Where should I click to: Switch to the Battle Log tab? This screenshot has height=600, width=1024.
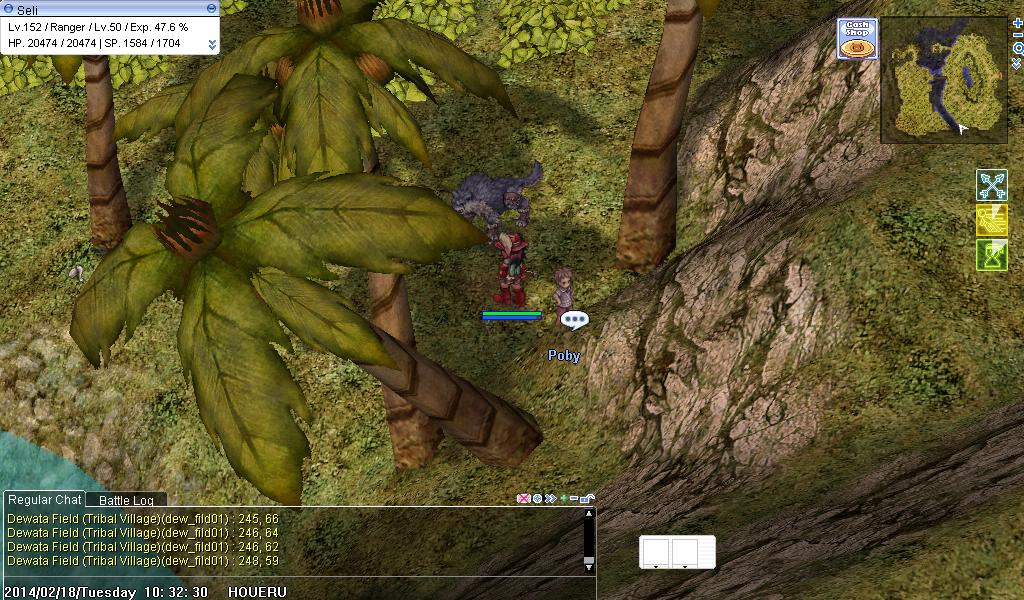pyautogui.click(x=126, y=500)
